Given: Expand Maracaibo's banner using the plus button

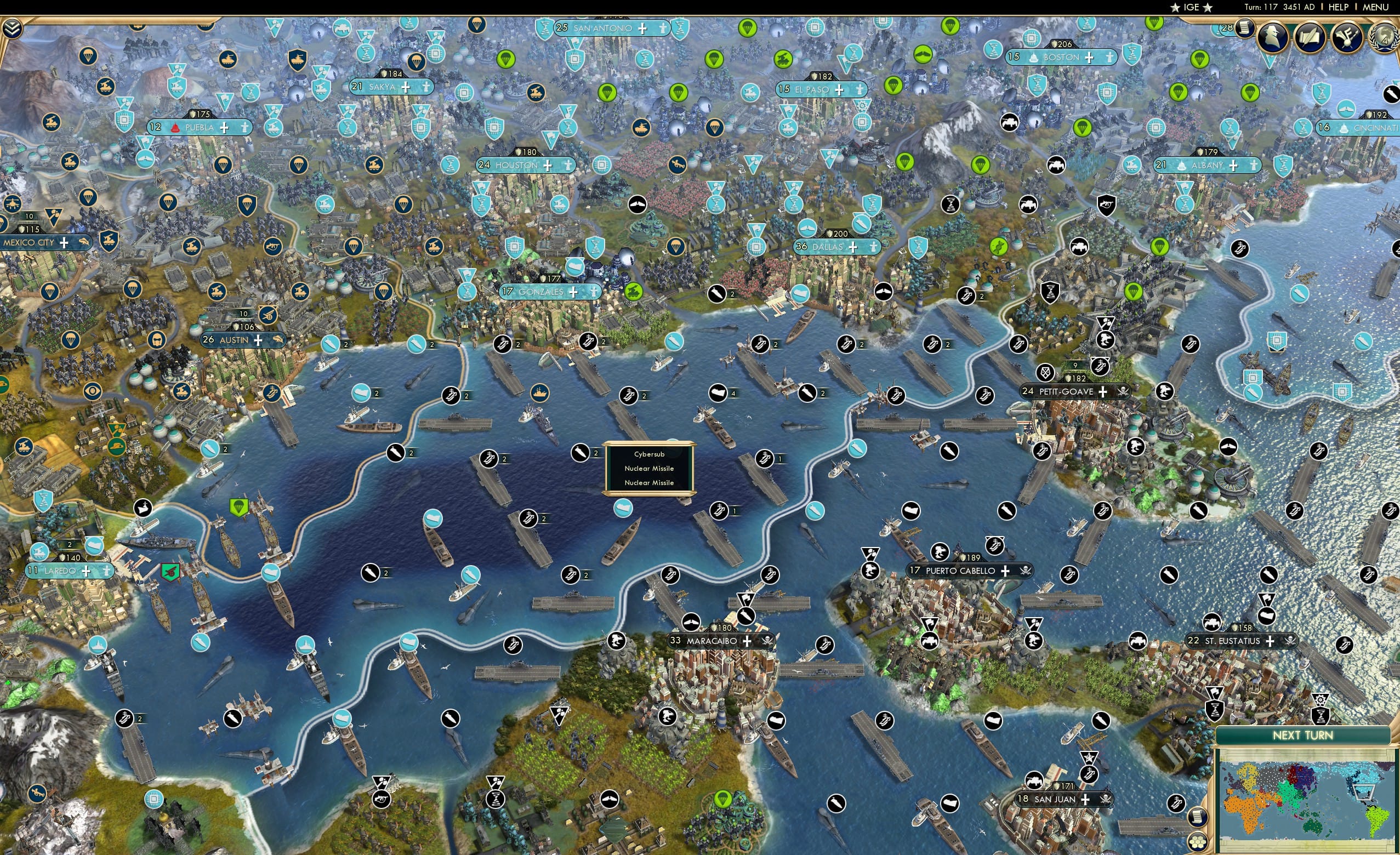Looking at the screenshot, I should pyautogui.click(x=746, y=641).
